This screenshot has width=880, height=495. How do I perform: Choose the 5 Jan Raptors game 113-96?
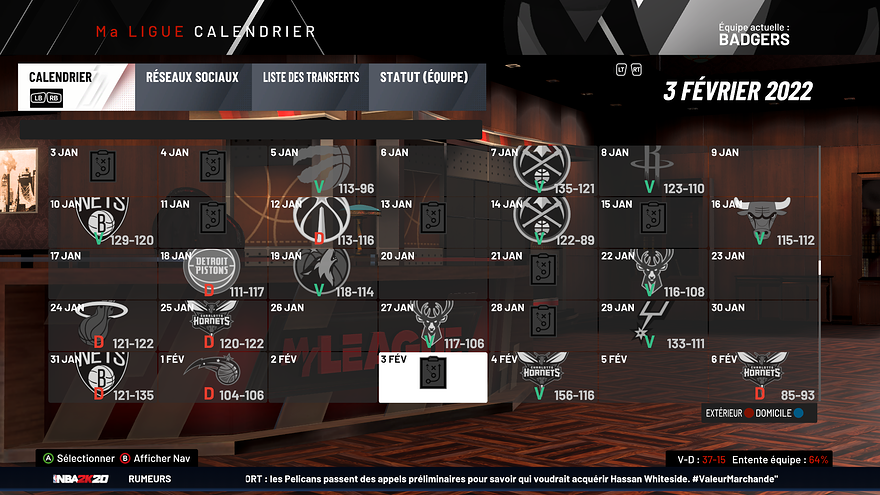point(323,168)
